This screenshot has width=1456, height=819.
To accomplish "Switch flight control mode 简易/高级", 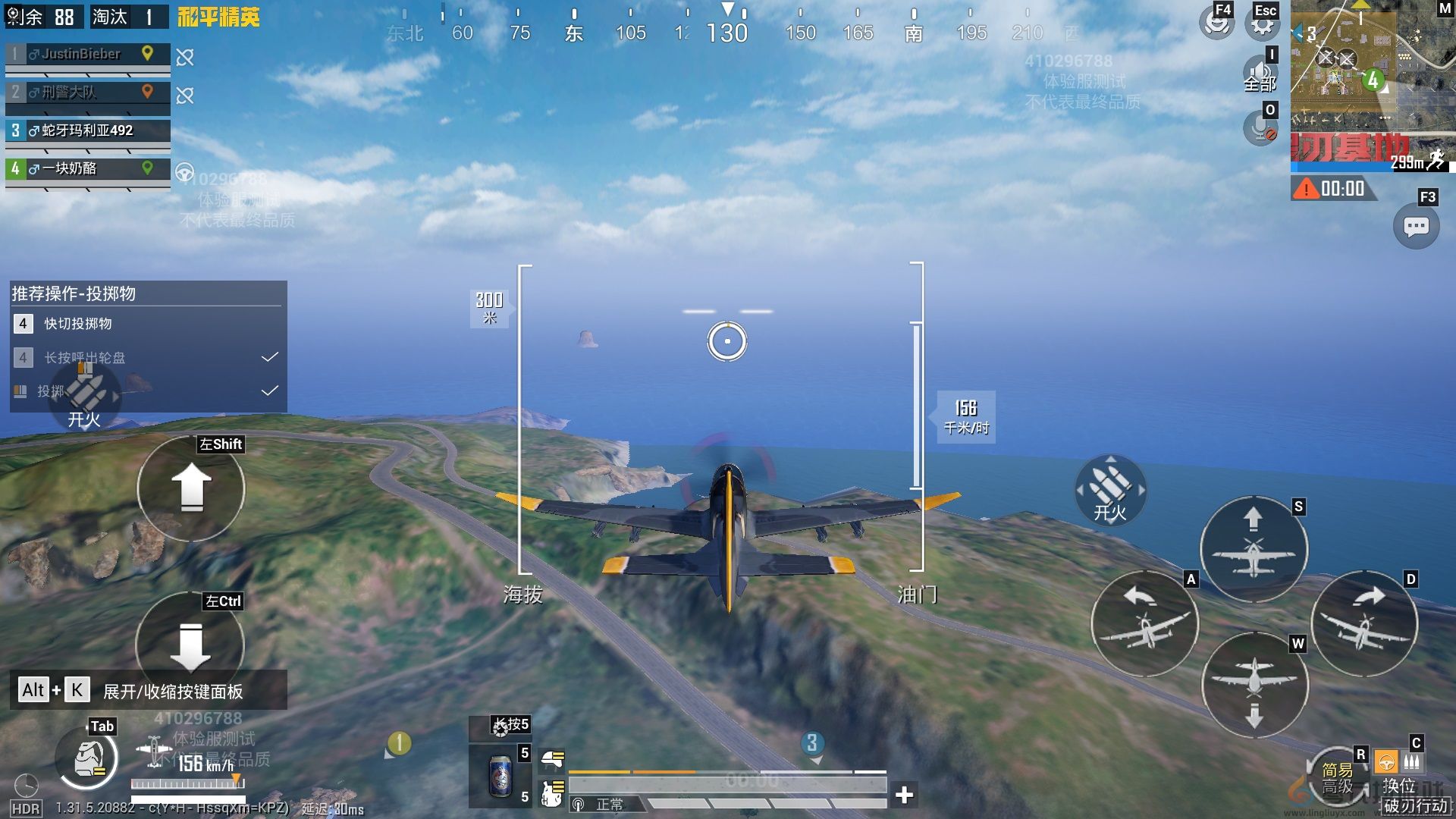I will click(1337, 778).
